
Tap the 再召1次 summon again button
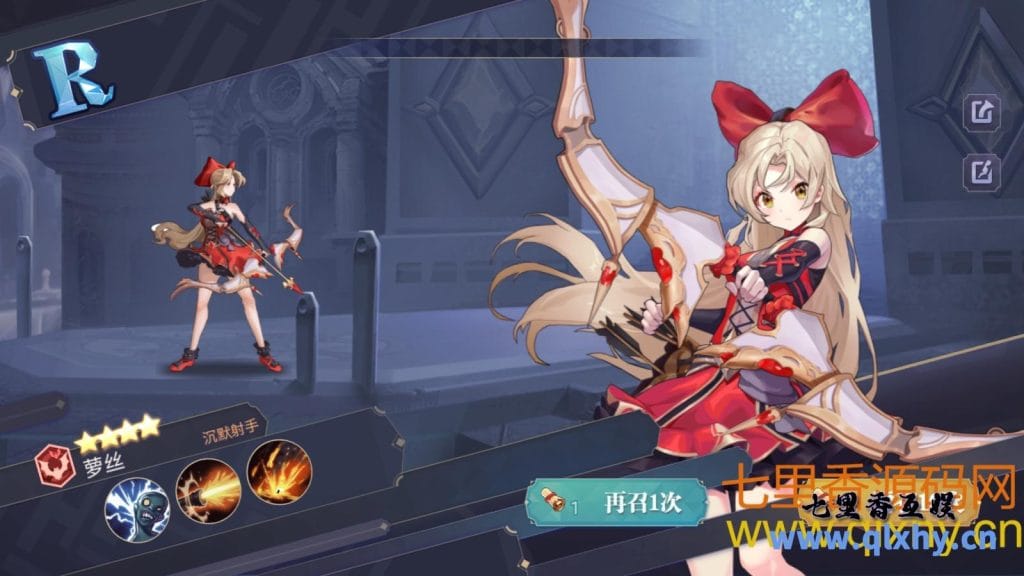click(615, 502)
